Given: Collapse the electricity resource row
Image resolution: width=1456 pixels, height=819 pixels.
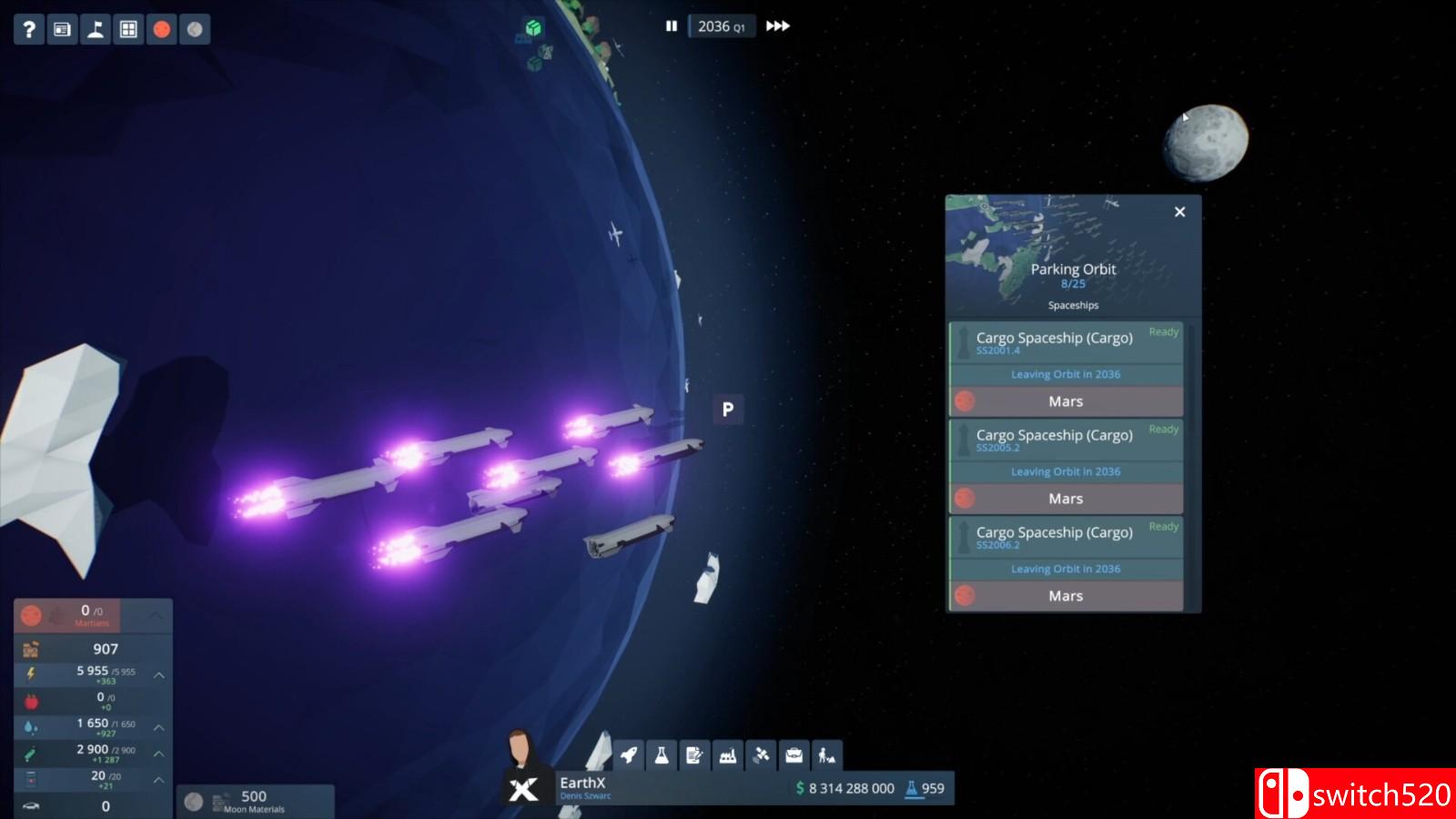Looking at the screenshot, I should (159, 676).
